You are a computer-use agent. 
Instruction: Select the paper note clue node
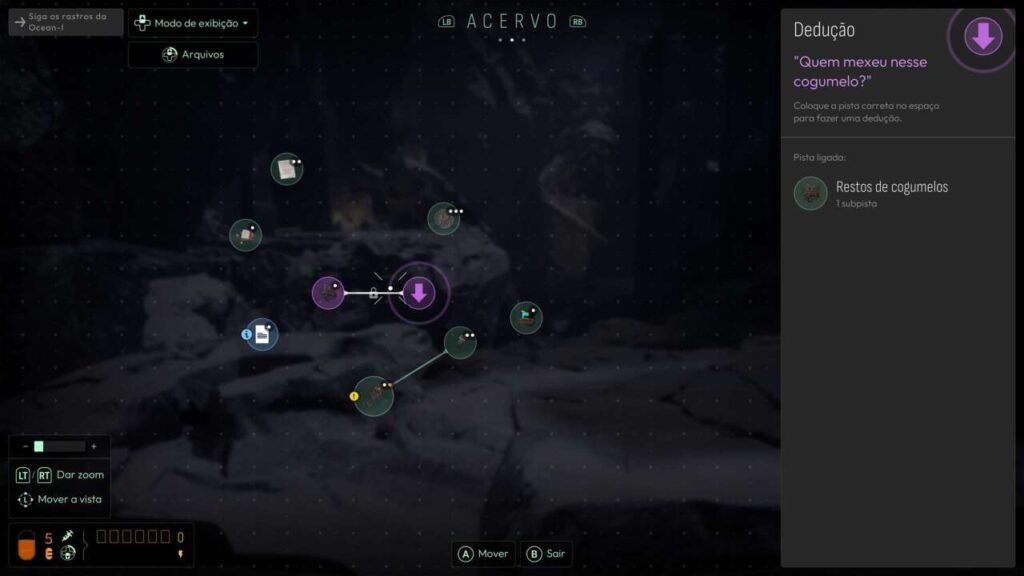point(286,168)
